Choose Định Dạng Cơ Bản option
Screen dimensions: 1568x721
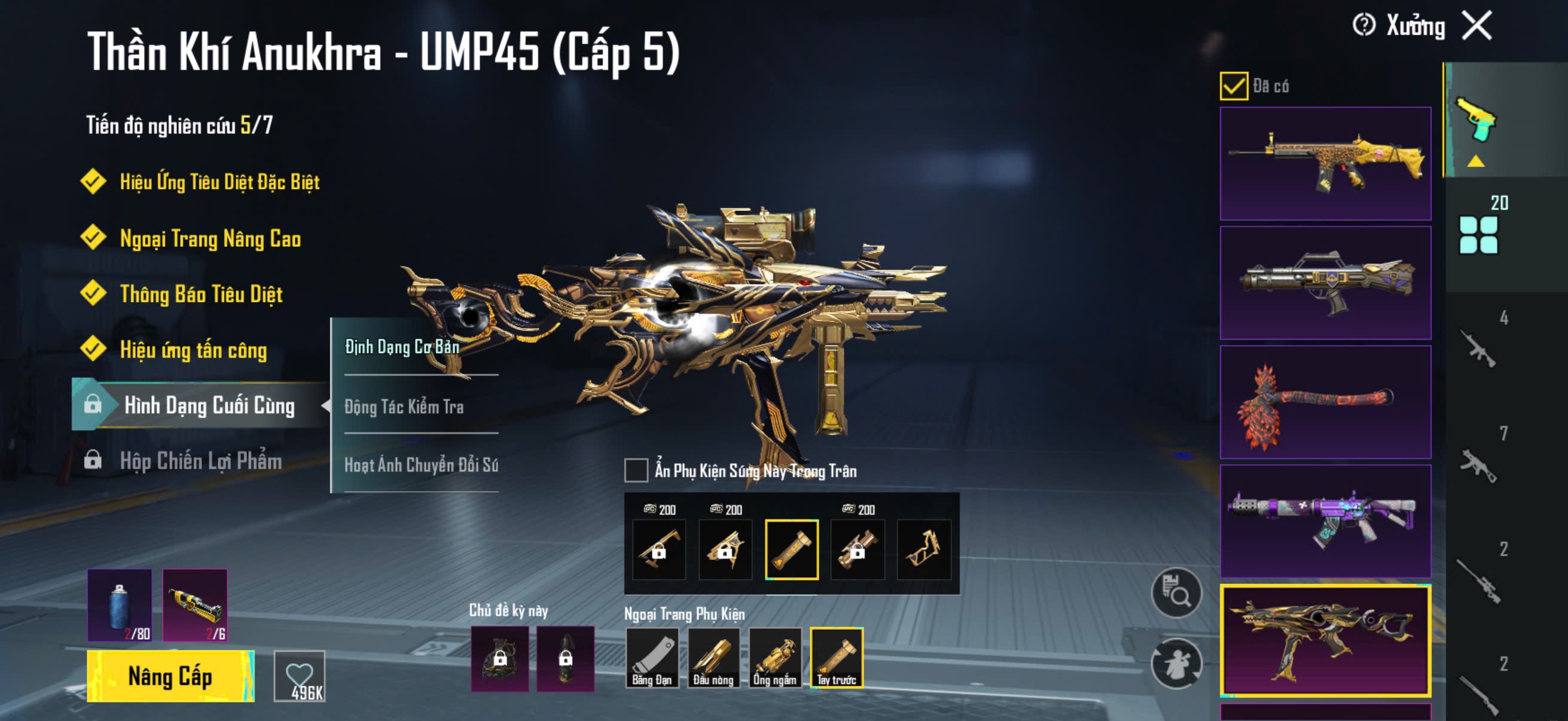(402, 347)
